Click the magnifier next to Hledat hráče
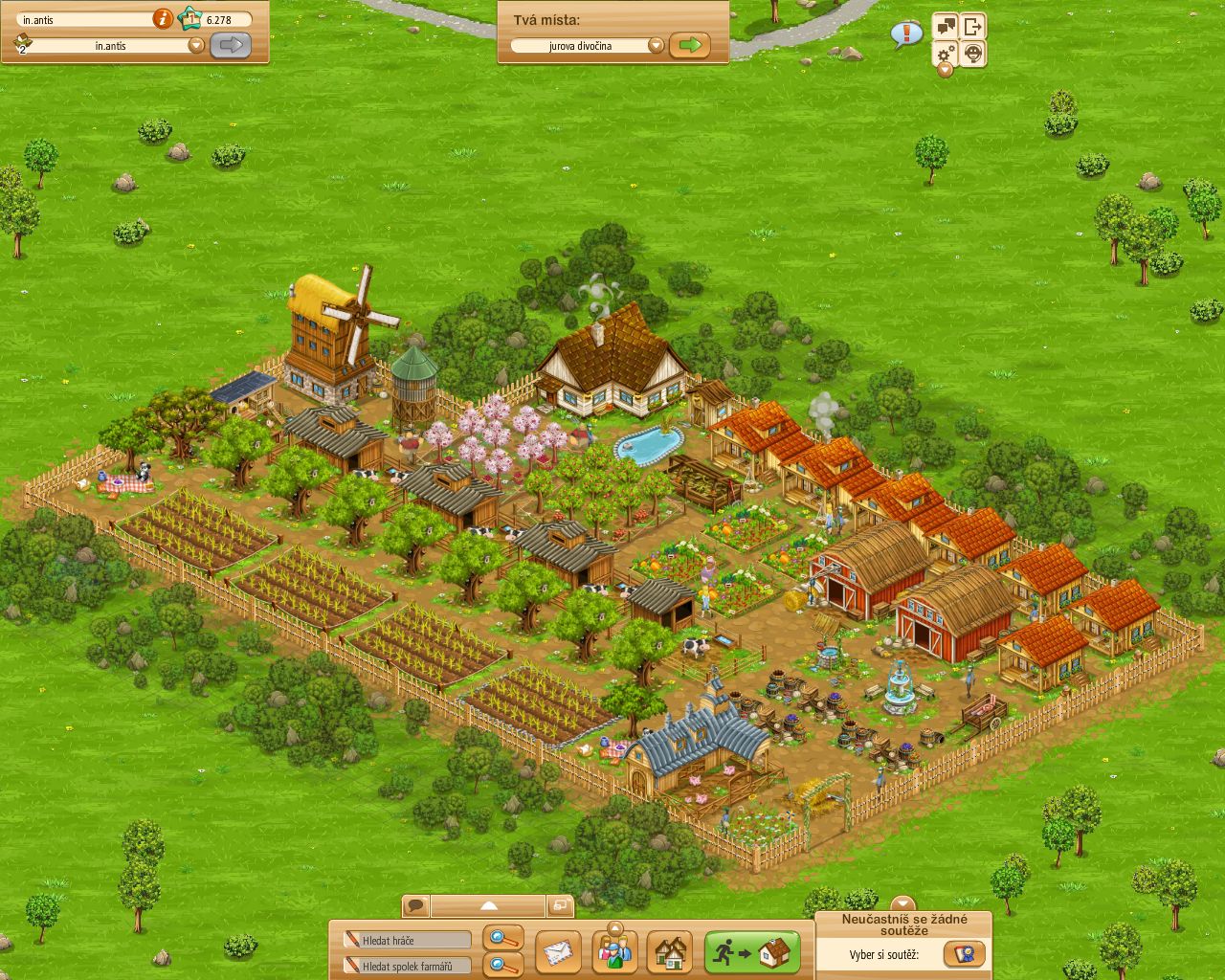 click(x=502, y=940)
